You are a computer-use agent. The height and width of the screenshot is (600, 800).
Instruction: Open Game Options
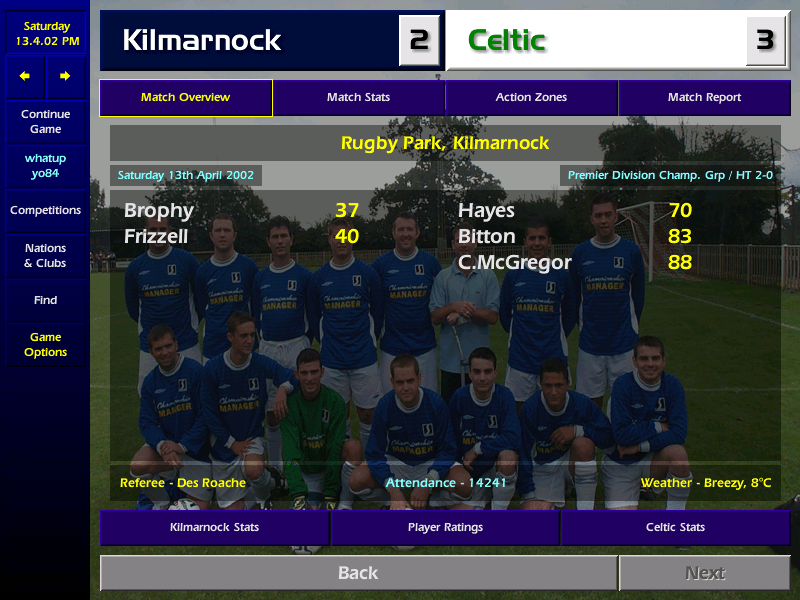pos(45,345)
